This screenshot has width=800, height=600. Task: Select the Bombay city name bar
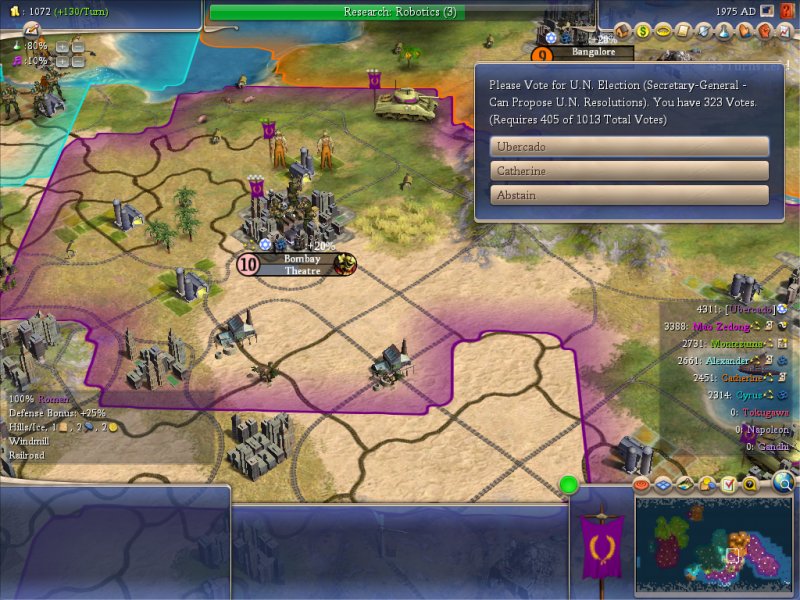302,264
